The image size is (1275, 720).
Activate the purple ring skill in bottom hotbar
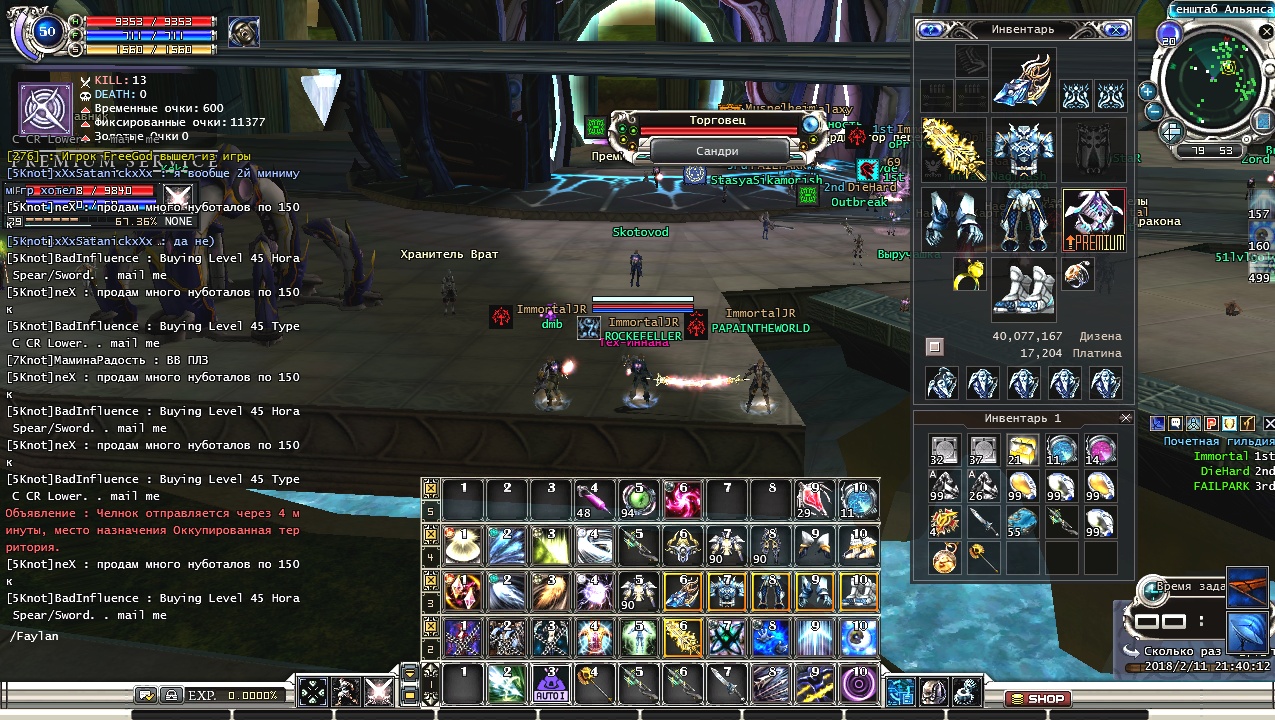859,685
